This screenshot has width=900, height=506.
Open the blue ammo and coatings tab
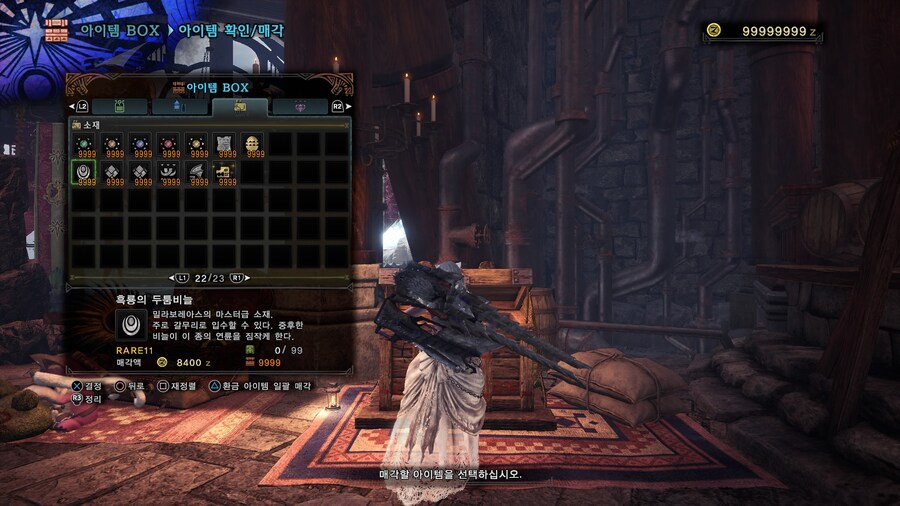[x=179, y=106]
